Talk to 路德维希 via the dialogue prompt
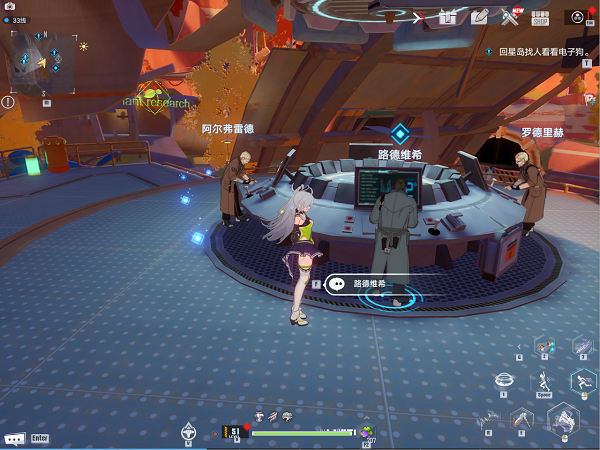600x450 pixels. coord(368,284)
